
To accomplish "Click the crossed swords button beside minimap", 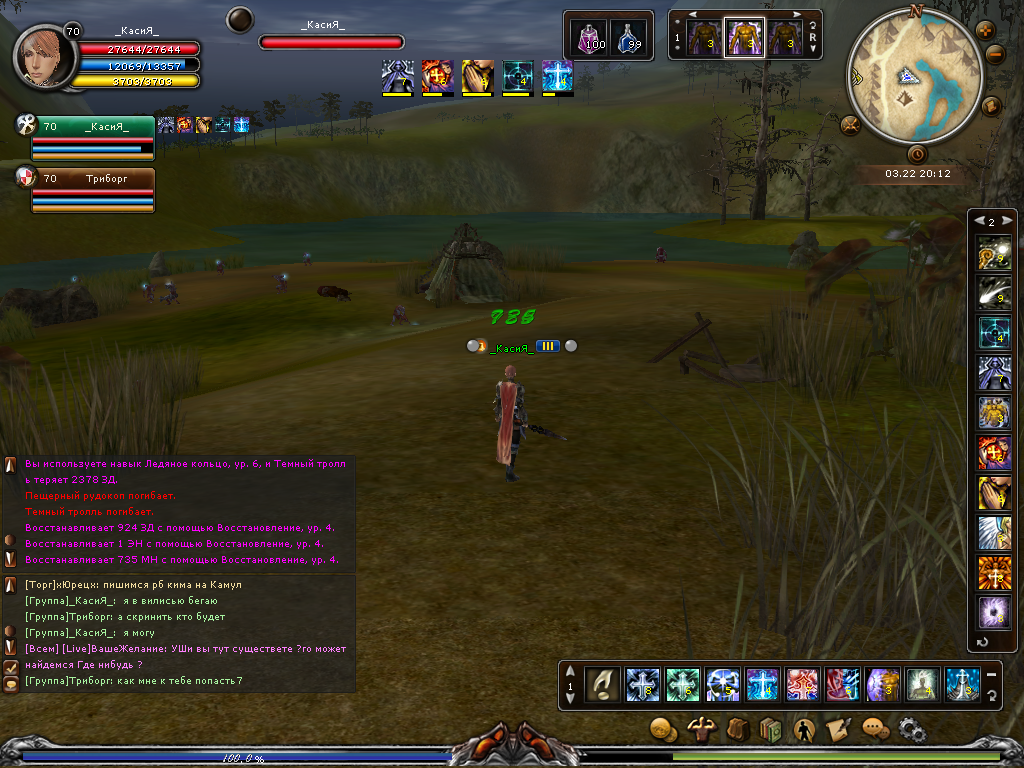I will pyautogui.click(x=851, y=125).
